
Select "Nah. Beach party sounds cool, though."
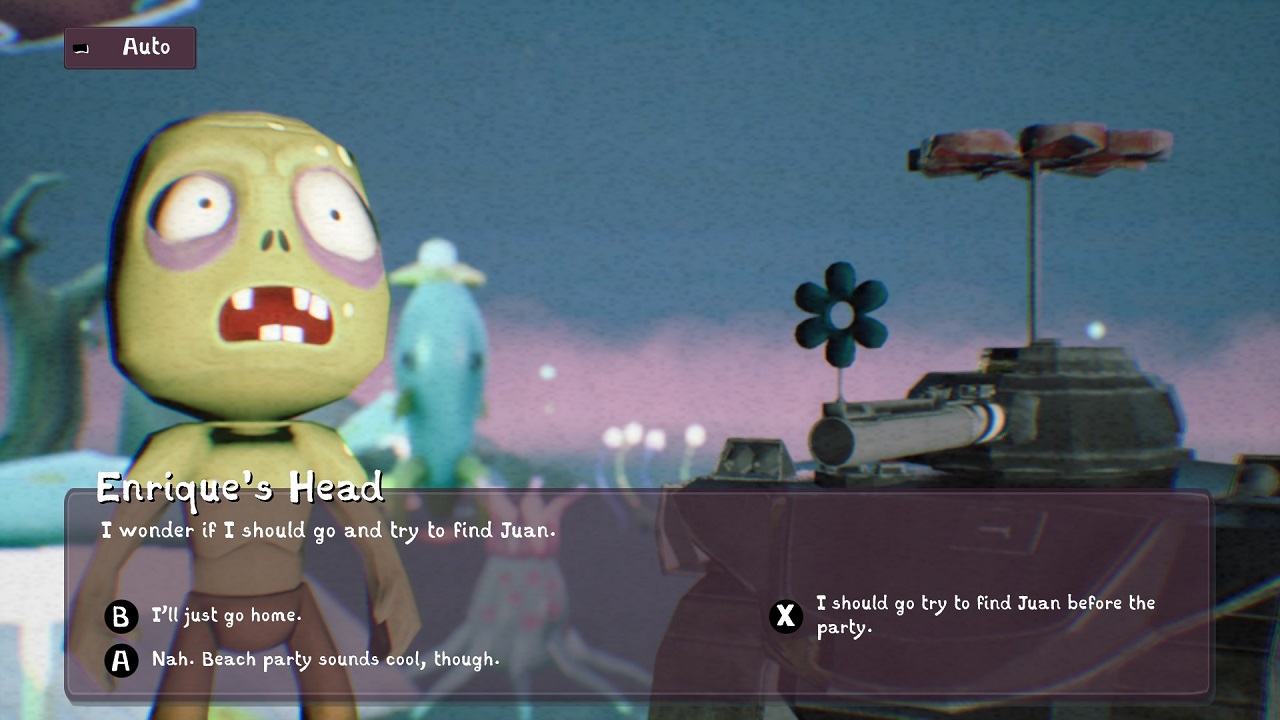pyautogui.click(x=325, y=660)
